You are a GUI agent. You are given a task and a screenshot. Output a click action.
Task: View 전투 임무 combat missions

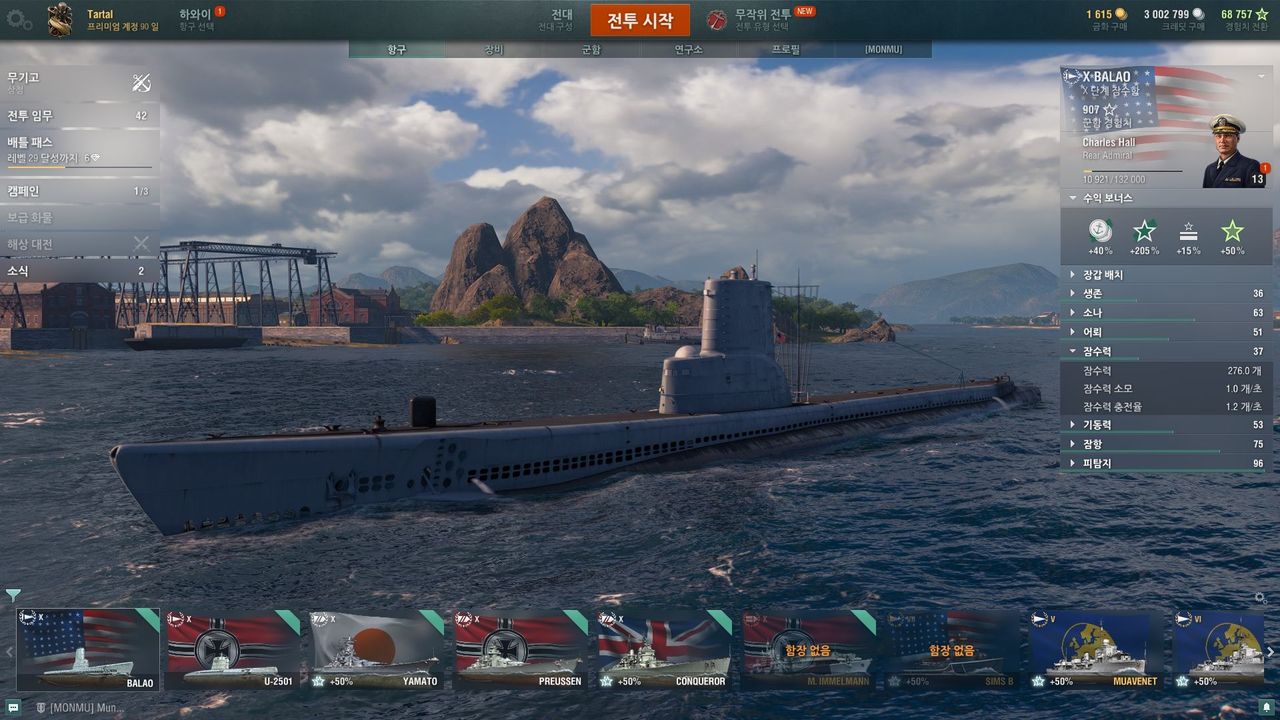click(x=78, y=115)
